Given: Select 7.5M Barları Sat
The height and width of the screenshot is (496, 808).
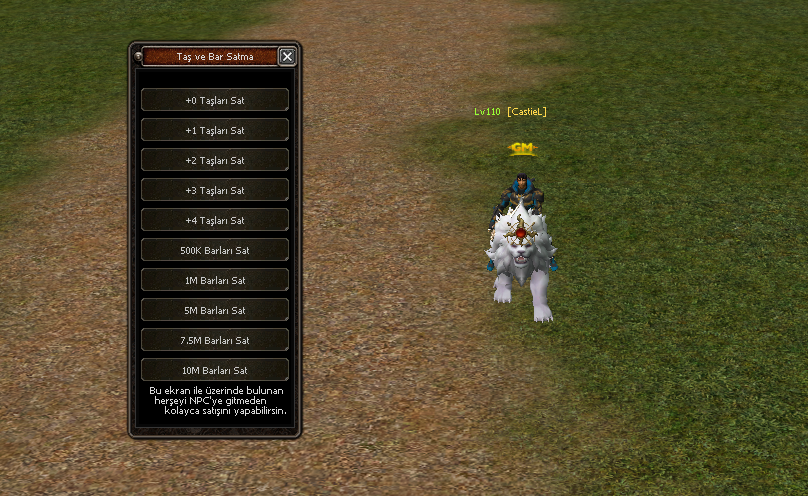Looking at the screenshot, I should tap(215, 340).
